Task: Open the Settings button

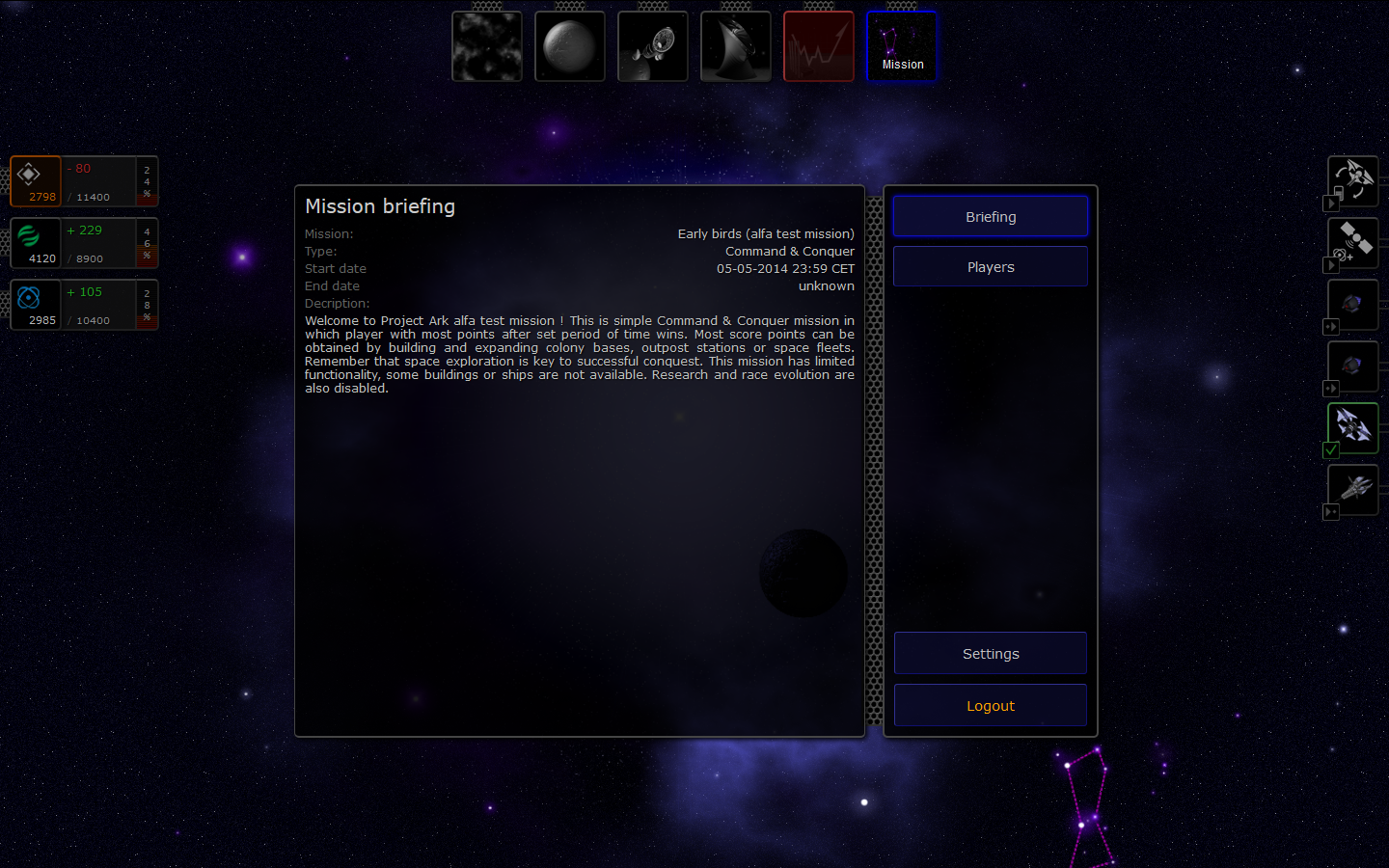Action: [x=990, y=653]
